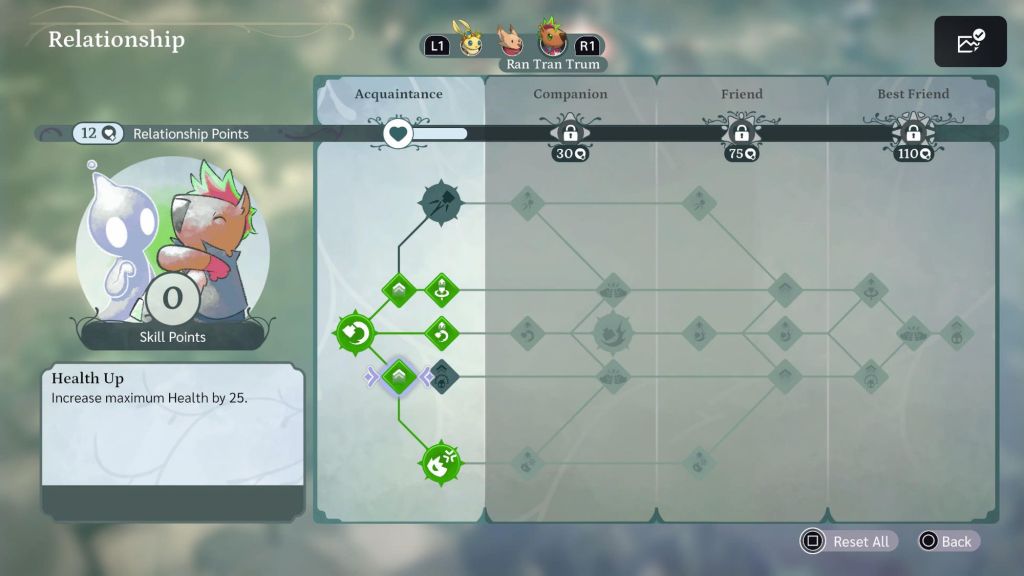
Task: Click the Acquaintance heart marker
Action: coord(399,133)
